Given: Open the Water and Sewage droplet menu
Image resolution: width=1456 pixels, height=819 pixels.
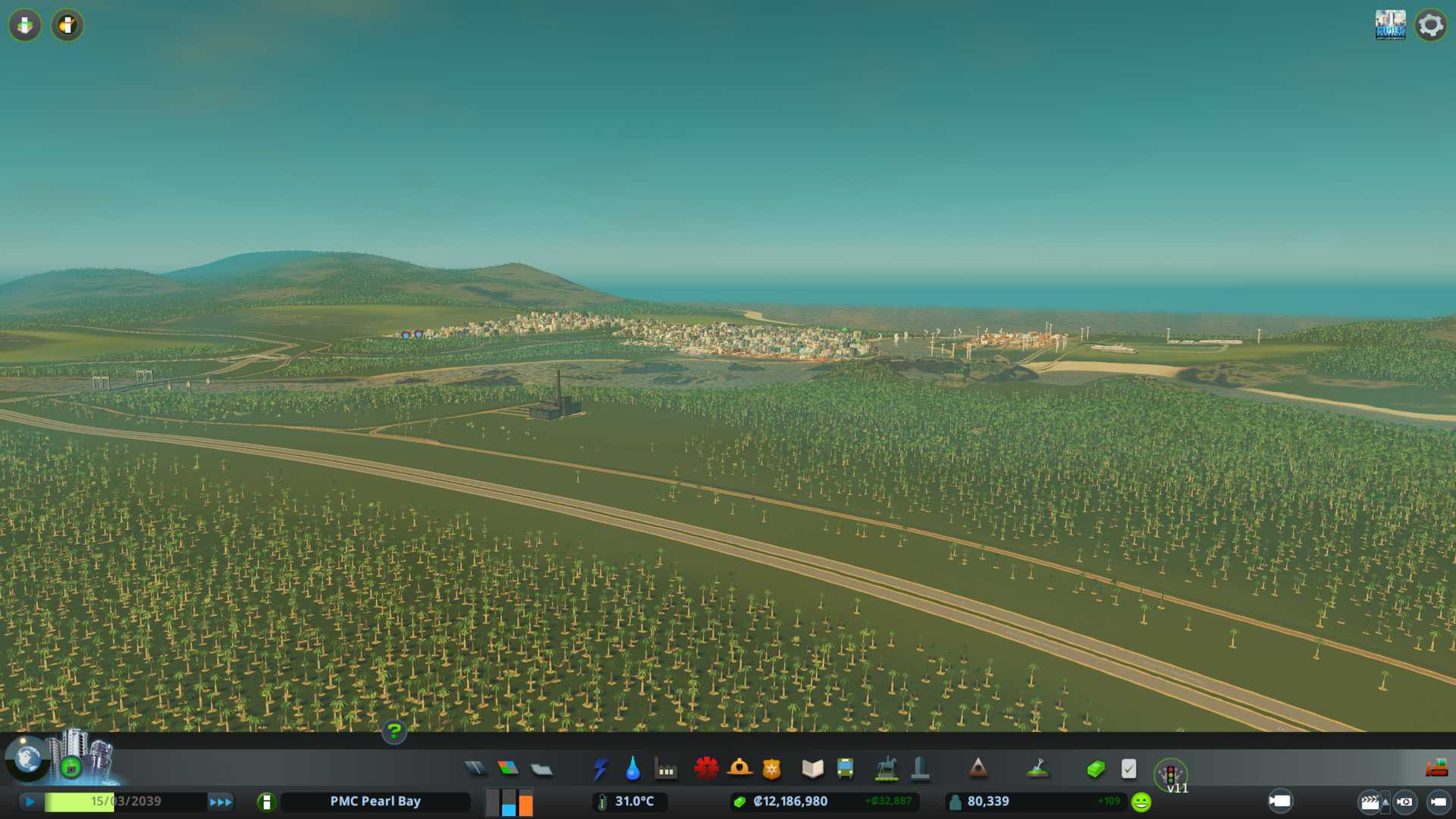Looking at the screenshot, I should coord(632,769).
